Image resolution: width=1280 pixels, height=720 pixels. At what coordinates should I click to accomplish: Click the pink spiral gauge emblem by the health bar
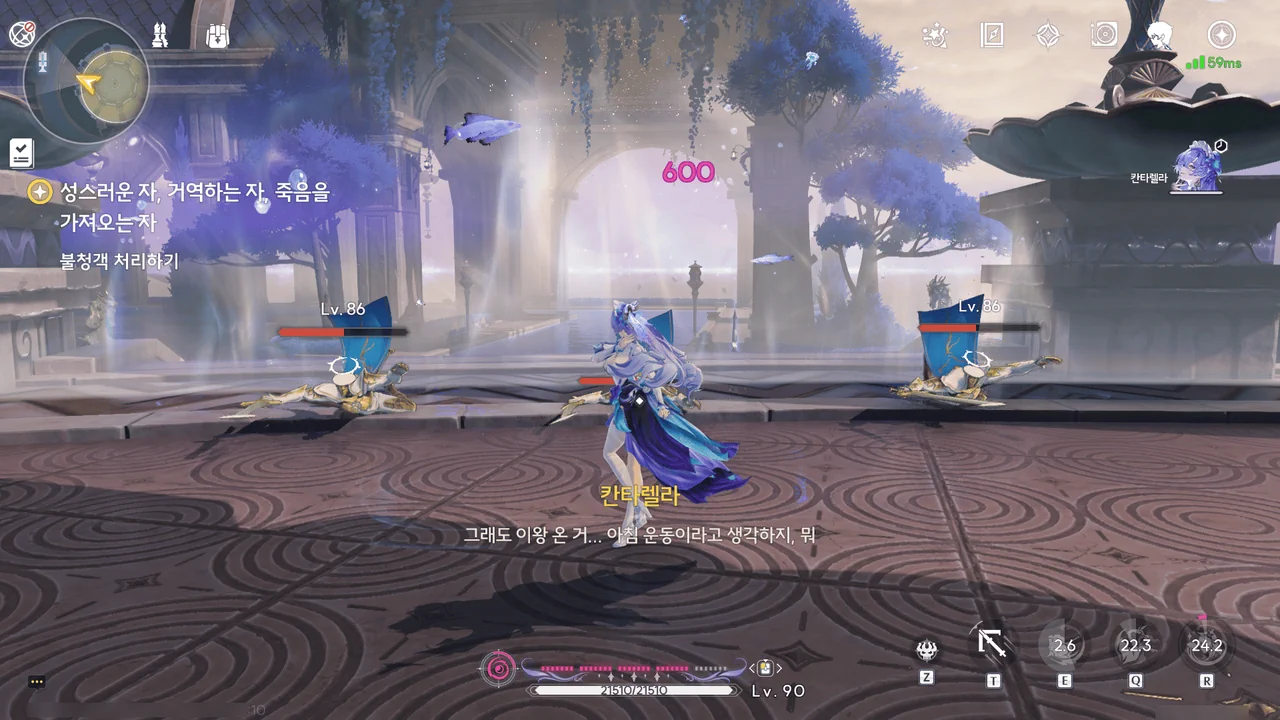click(498, 667)
